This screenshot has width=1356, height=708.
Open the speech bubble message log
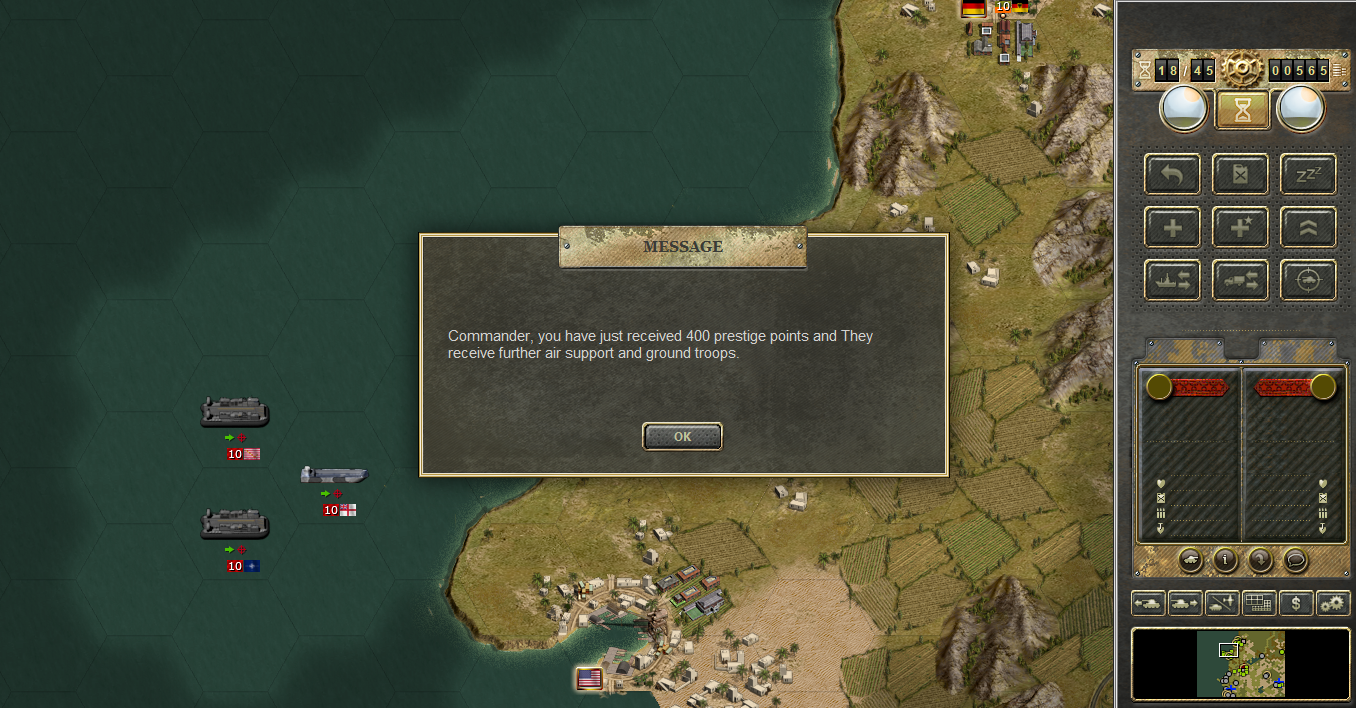1294,560
